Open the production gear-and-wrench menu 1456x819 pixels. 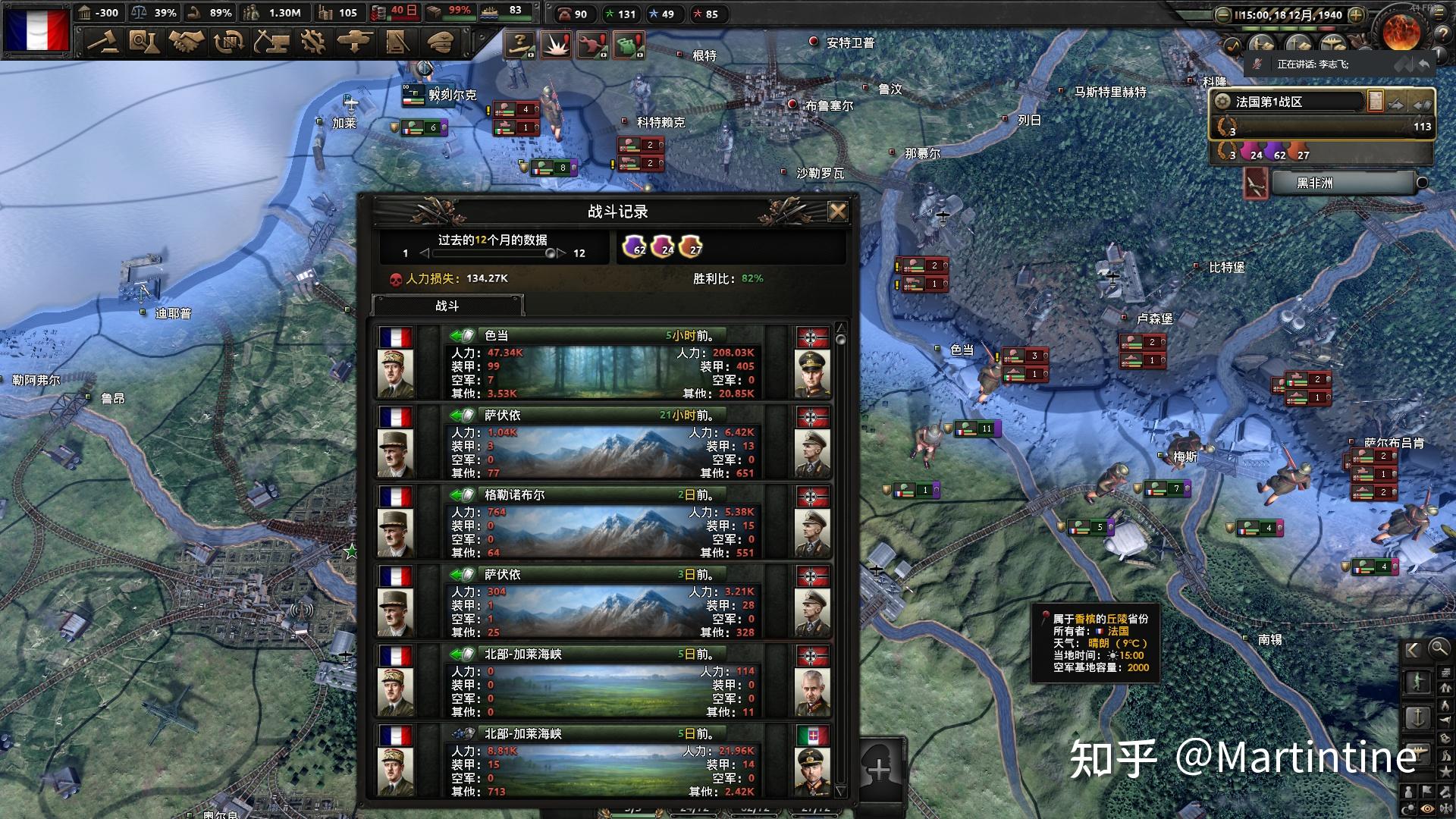click(x=312, y=42)
